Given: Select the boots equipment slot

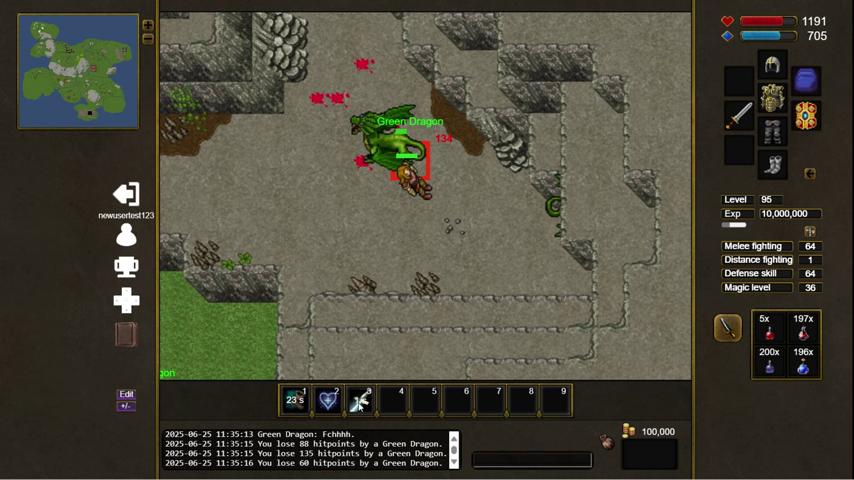Looking at the screenshot, I should coord(772,164).
